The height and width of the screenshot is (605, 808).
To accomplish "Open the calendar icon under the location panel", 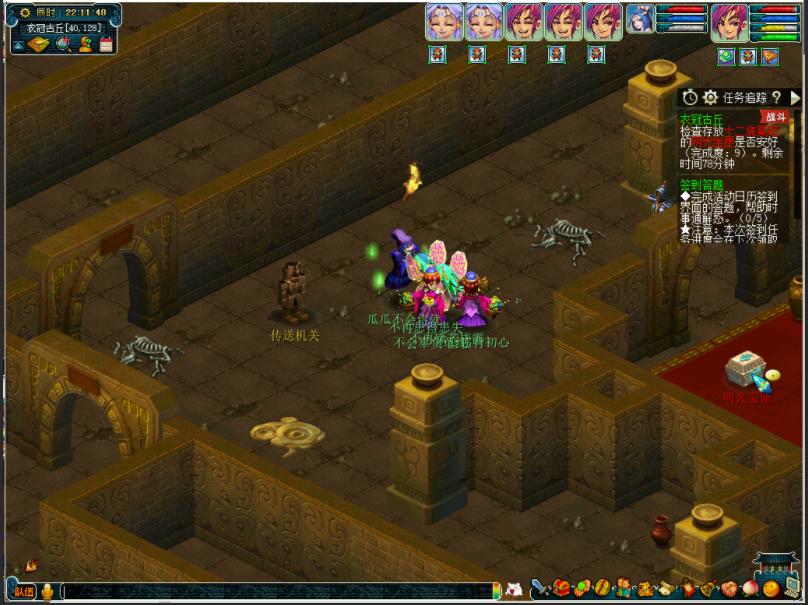I will [106, 44].
